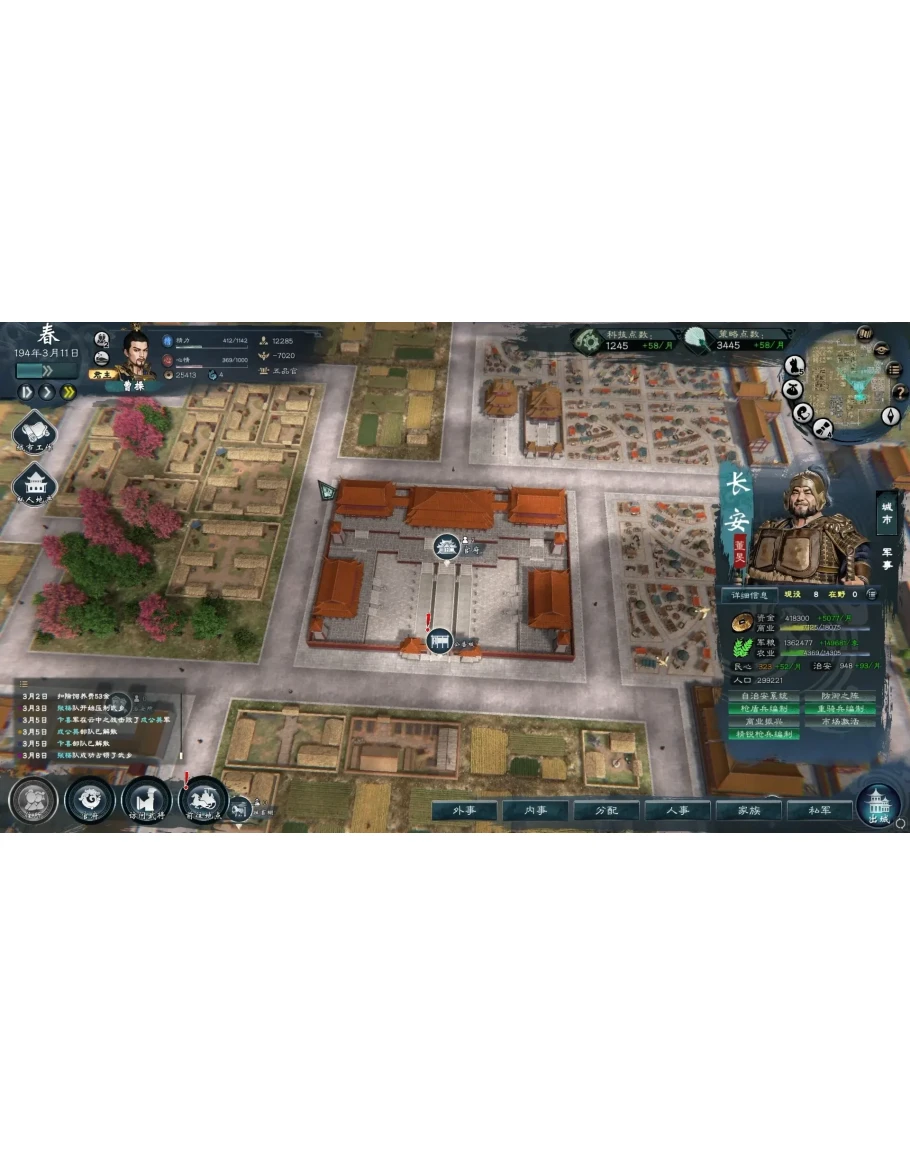Select the 重骑兵编制 heavy cavalry policy
The height and width of the screenshot is (1155, 910).
coord(839,709)
